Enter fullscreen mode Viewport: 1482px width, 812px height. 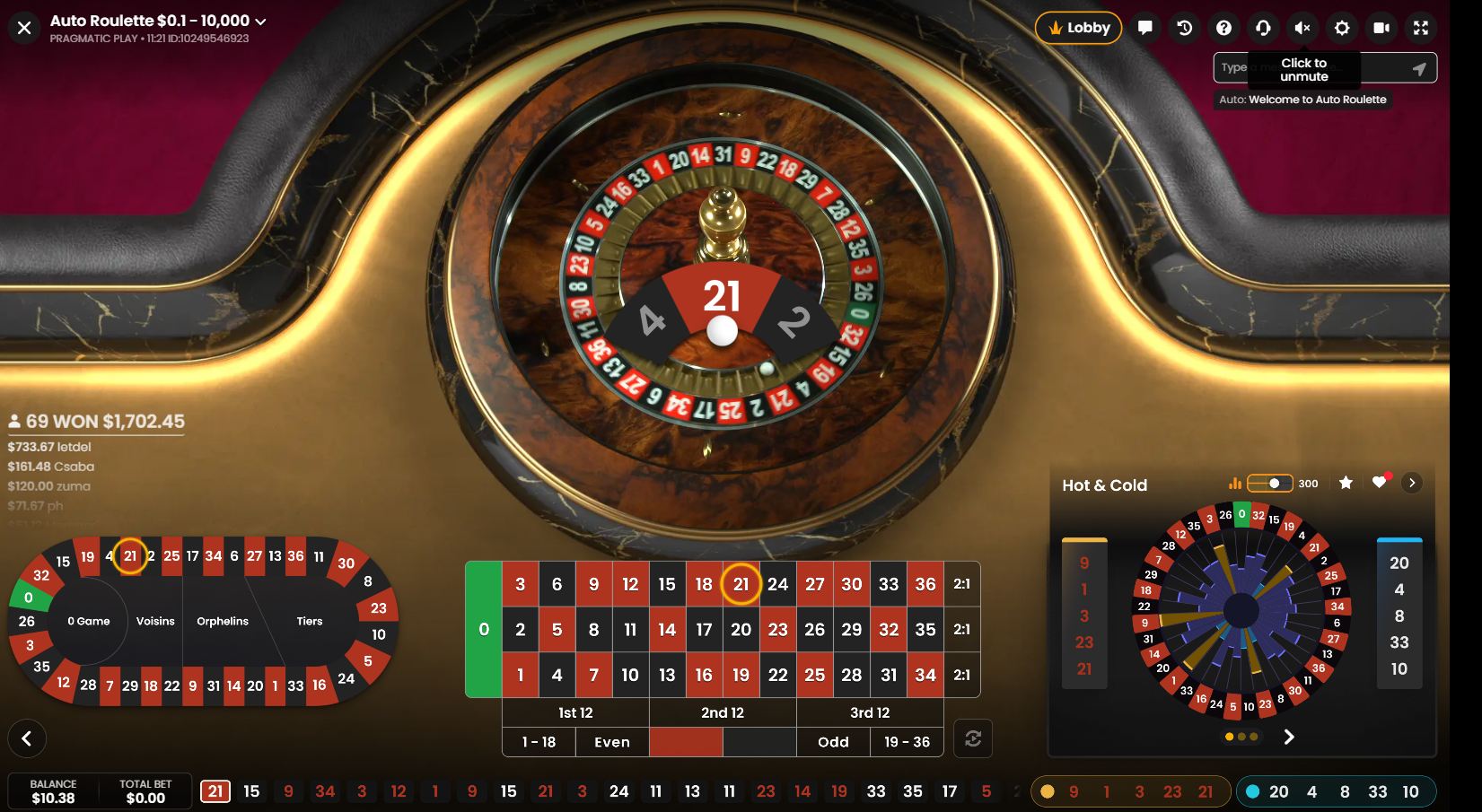tap(1421, 28)
